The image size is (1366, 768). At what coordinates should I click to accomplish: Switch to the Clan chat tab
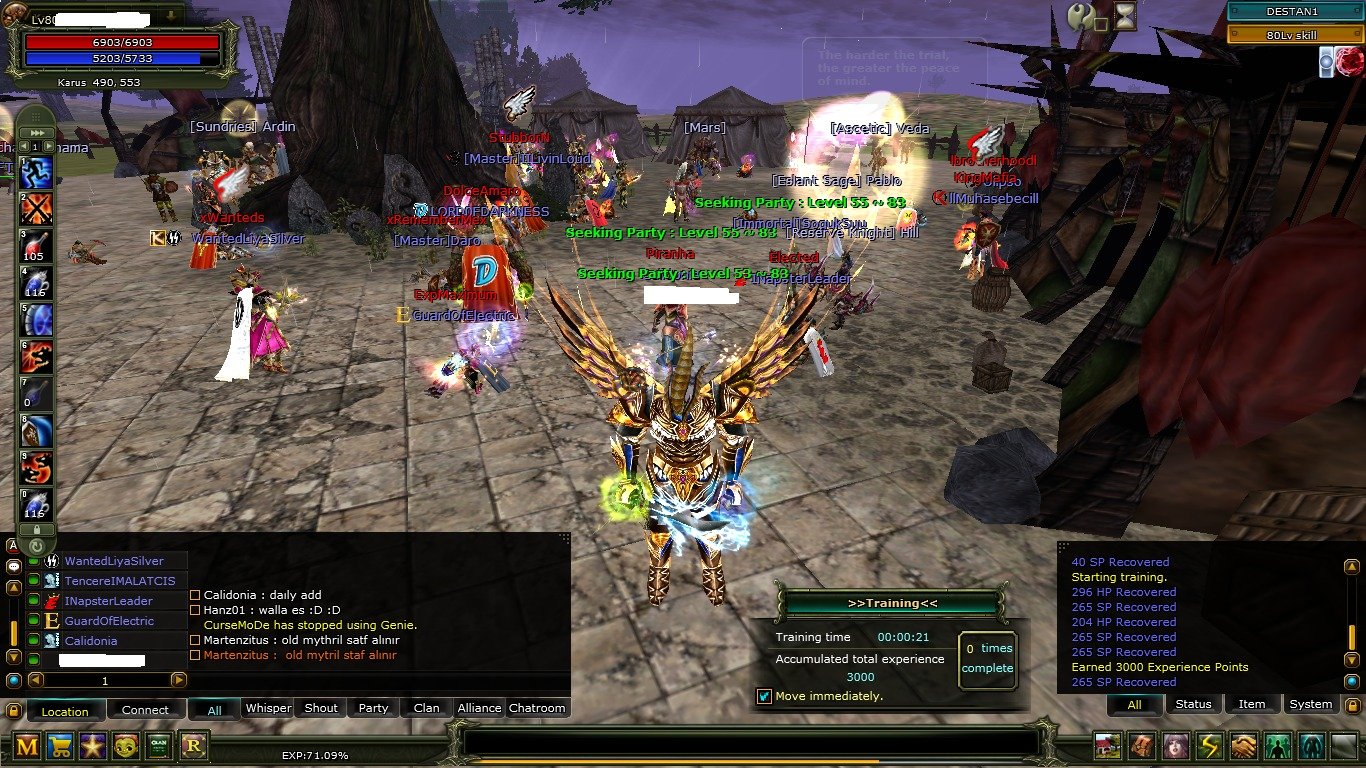tap(426, 708)
